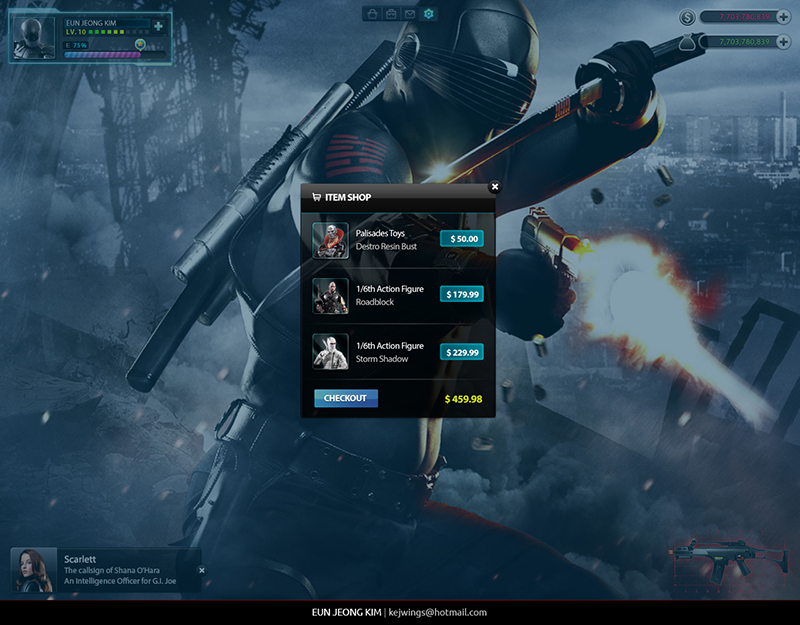Buy the Destro Resin Bust for $50.00
800x625 pixels.
click(462, 239)
